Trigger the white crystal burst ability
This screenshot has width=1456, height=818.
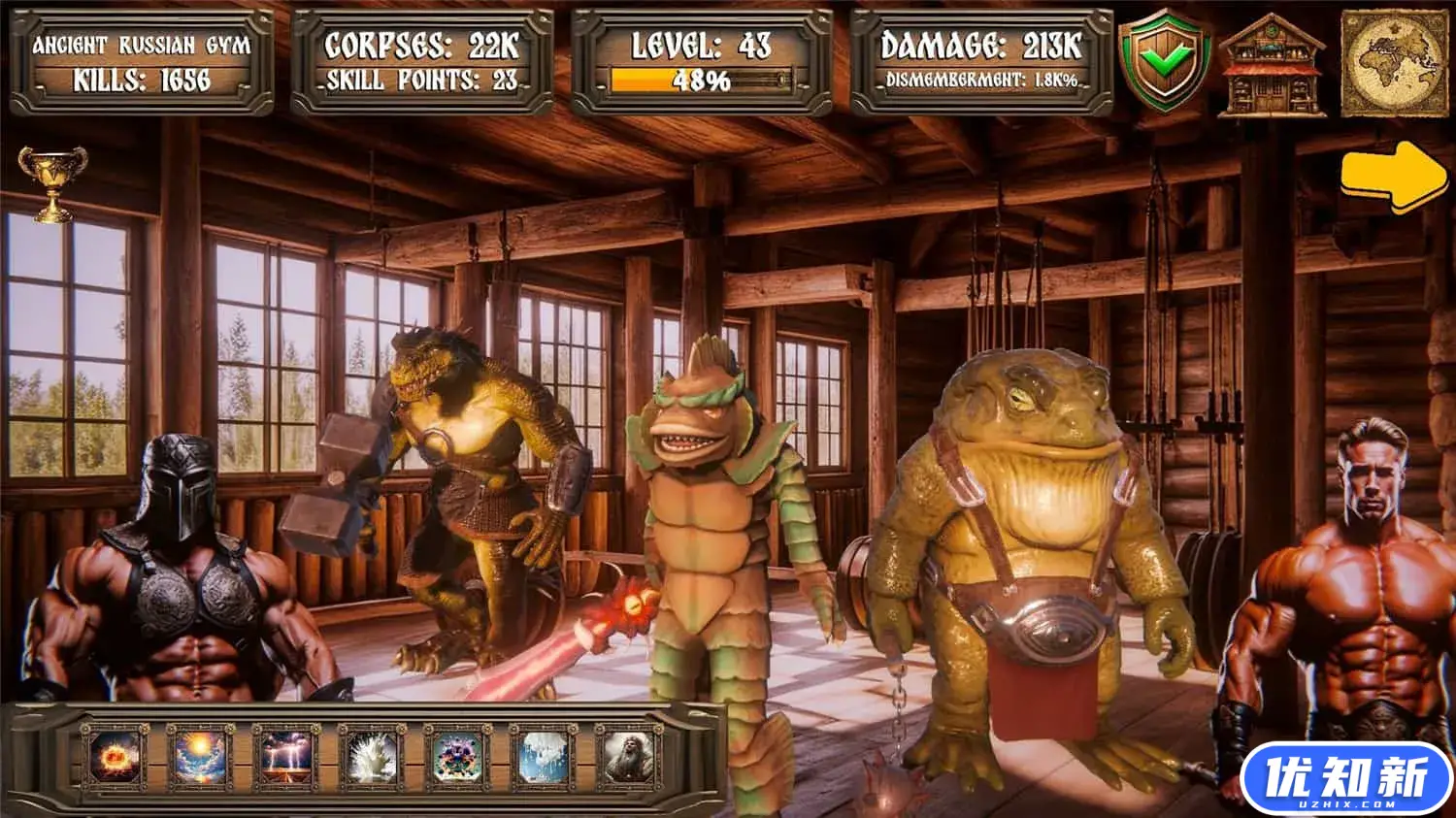tap(372, 758)
